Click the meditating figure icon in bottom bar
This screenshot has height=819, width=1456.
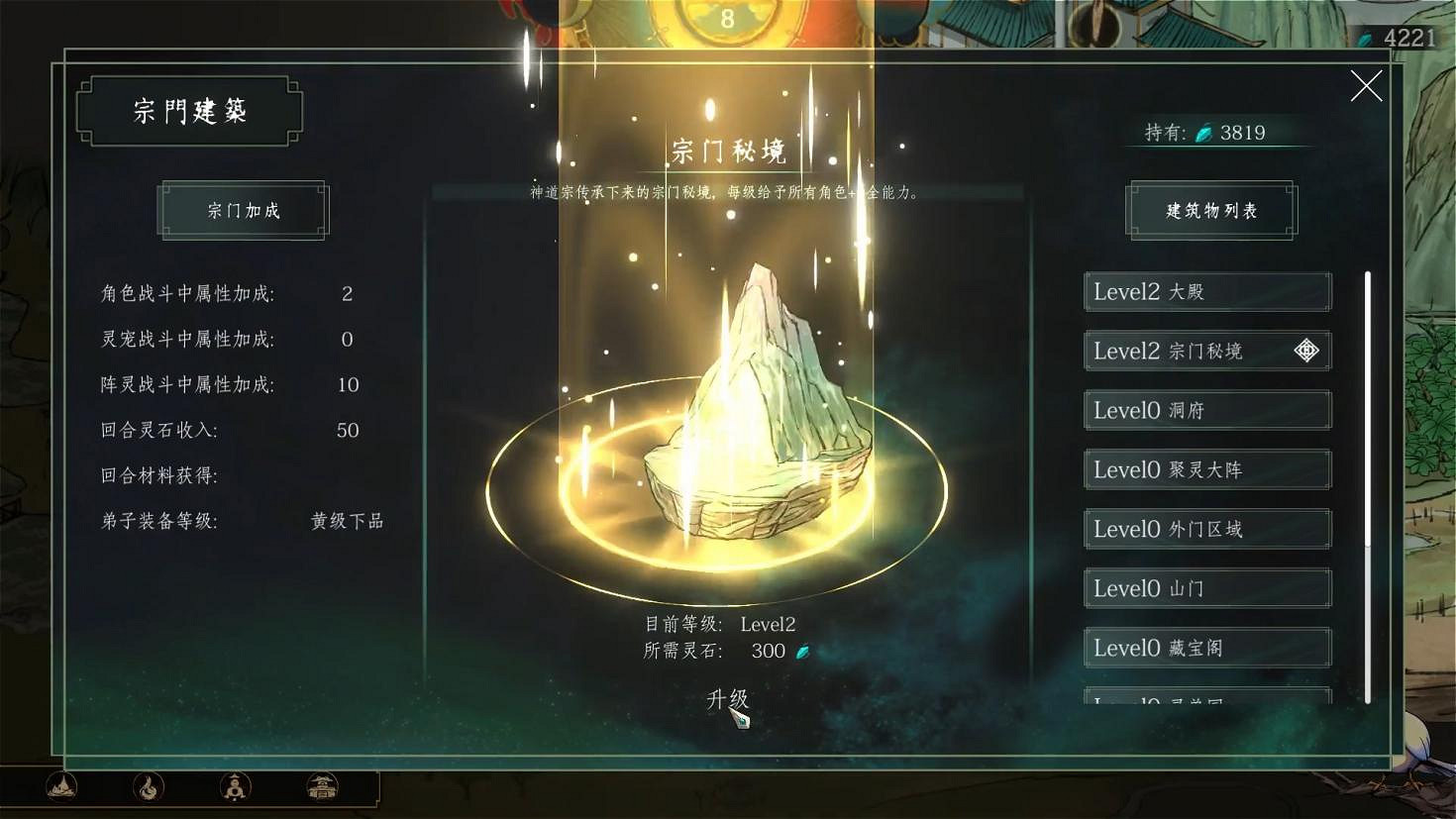234,787
